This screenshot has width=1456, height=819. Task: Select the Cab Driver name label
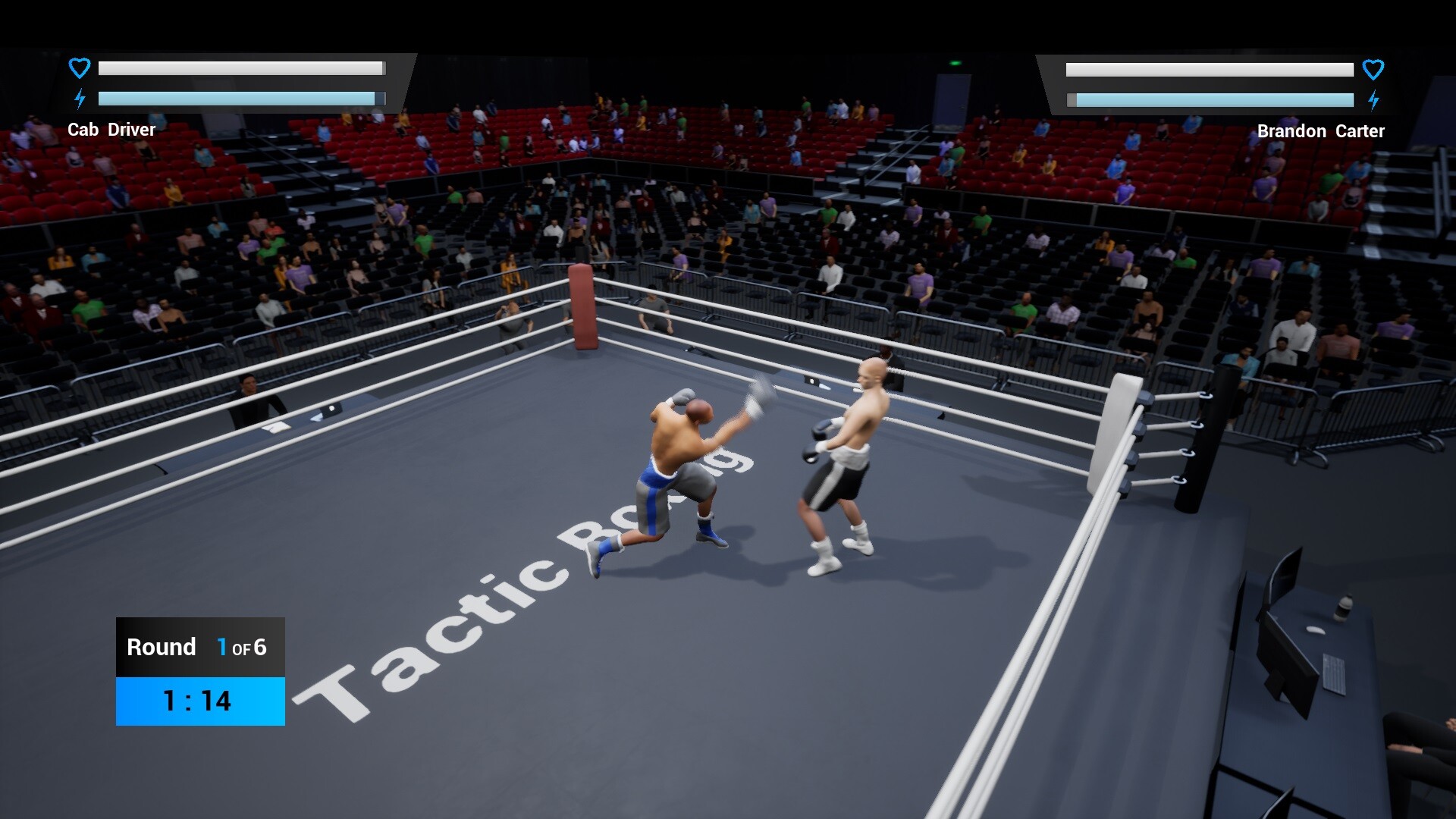click(x=112, y=130)
